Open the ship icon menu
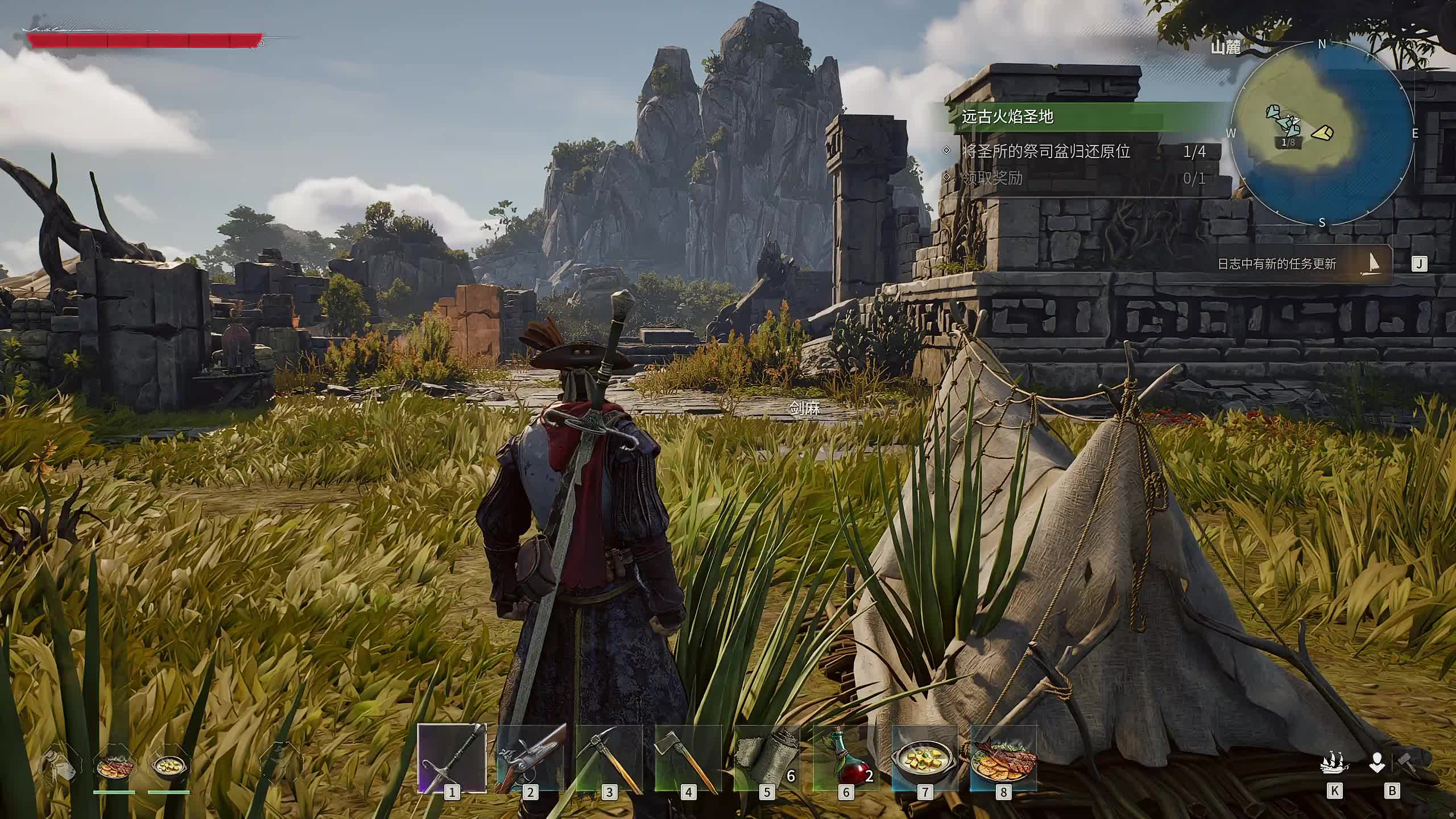Screen dimensions: 1456x819 (x=1334, y=763)
